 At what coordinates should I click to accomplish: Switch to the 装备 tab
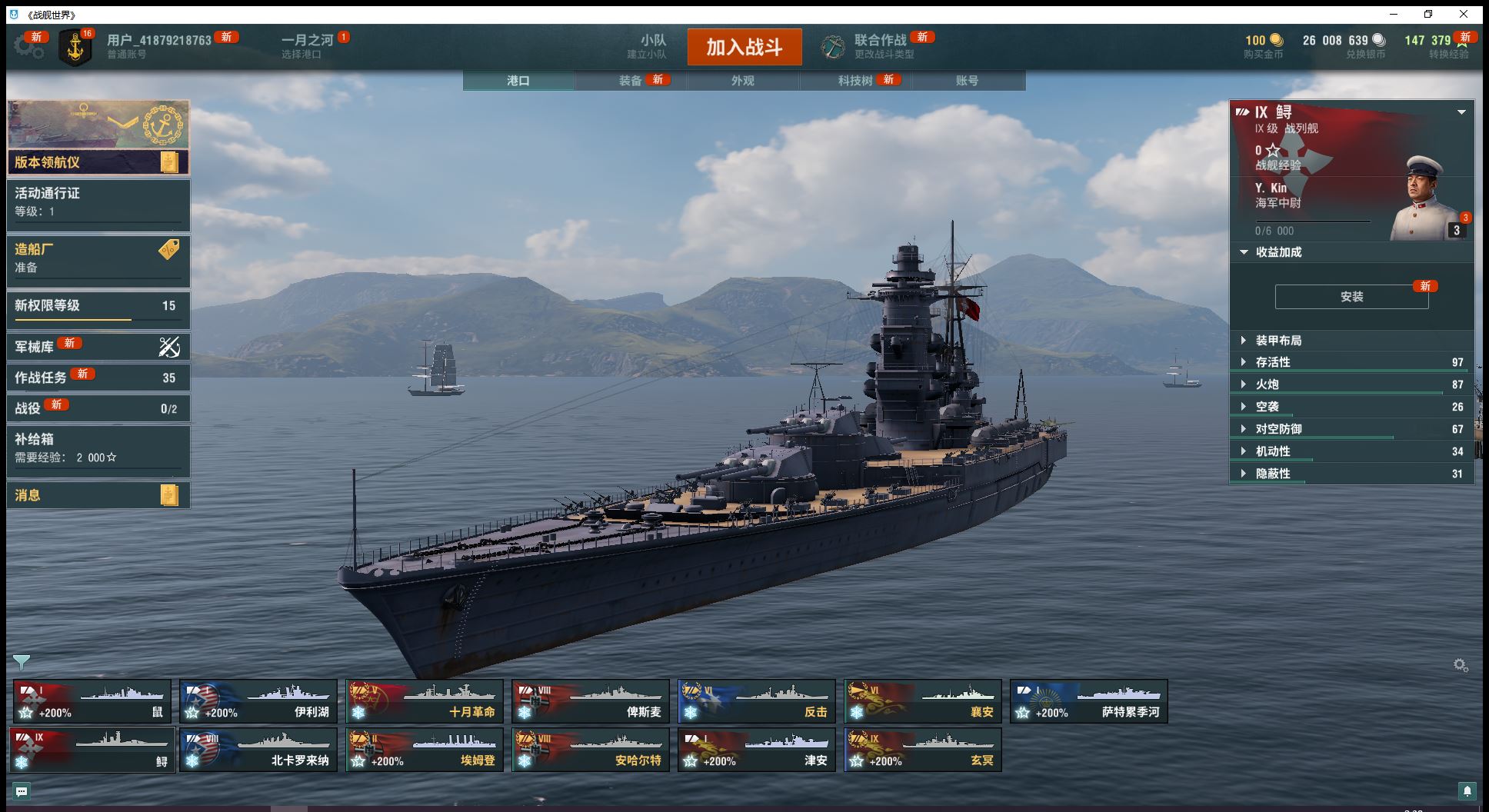pyautogui.click(x=631, y=81)
